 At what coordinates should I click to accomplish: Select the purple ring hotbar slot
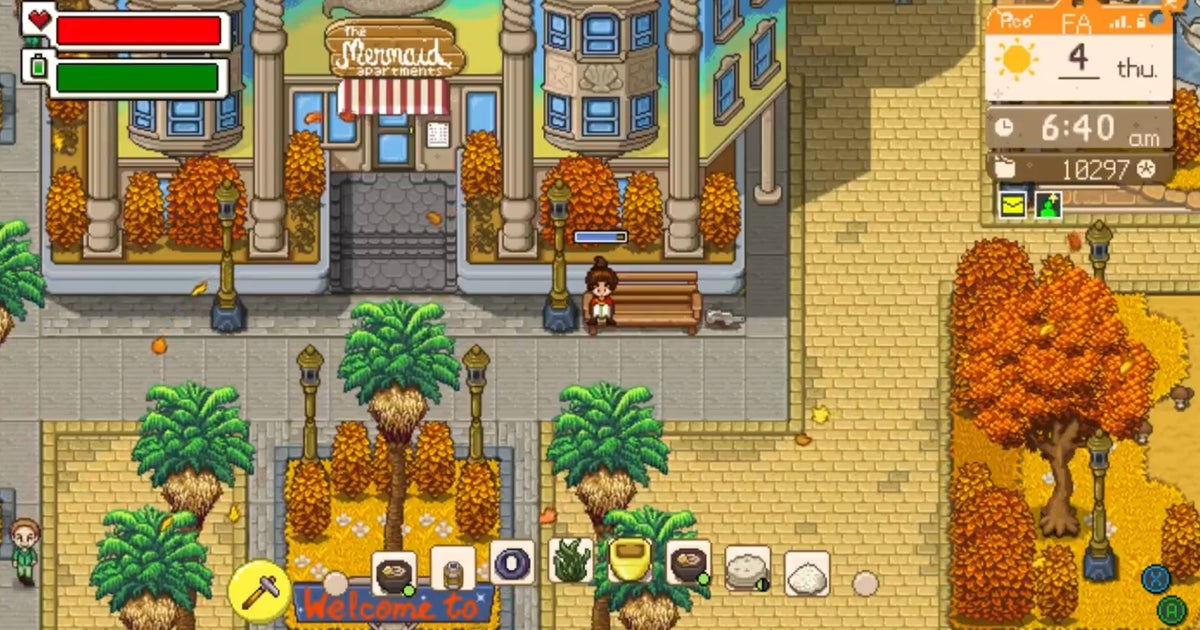click(x=512, y=563)
